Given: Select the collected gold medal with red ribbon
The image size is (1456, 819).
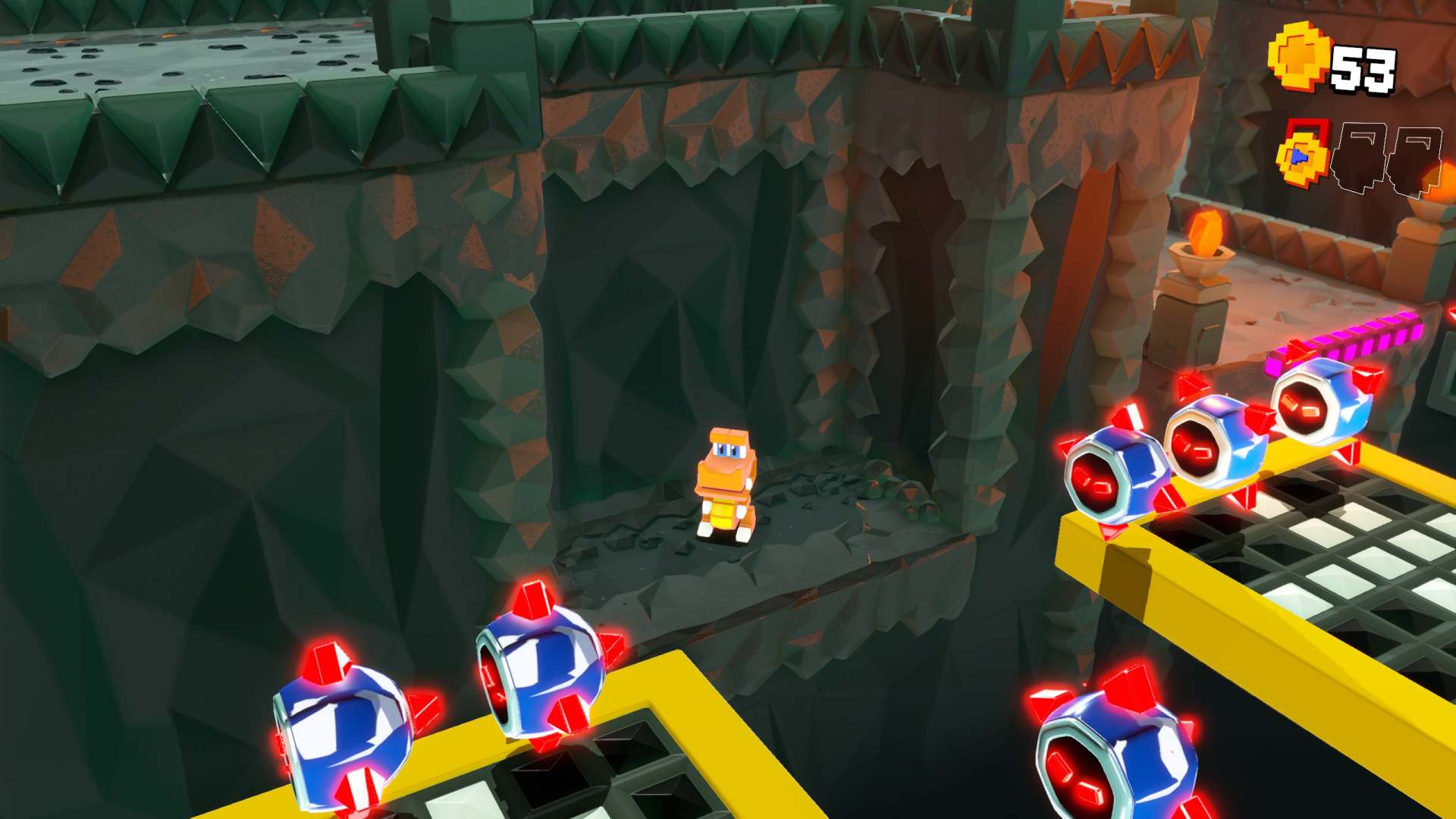Looking at the screenshot, I should point(1303,155).
